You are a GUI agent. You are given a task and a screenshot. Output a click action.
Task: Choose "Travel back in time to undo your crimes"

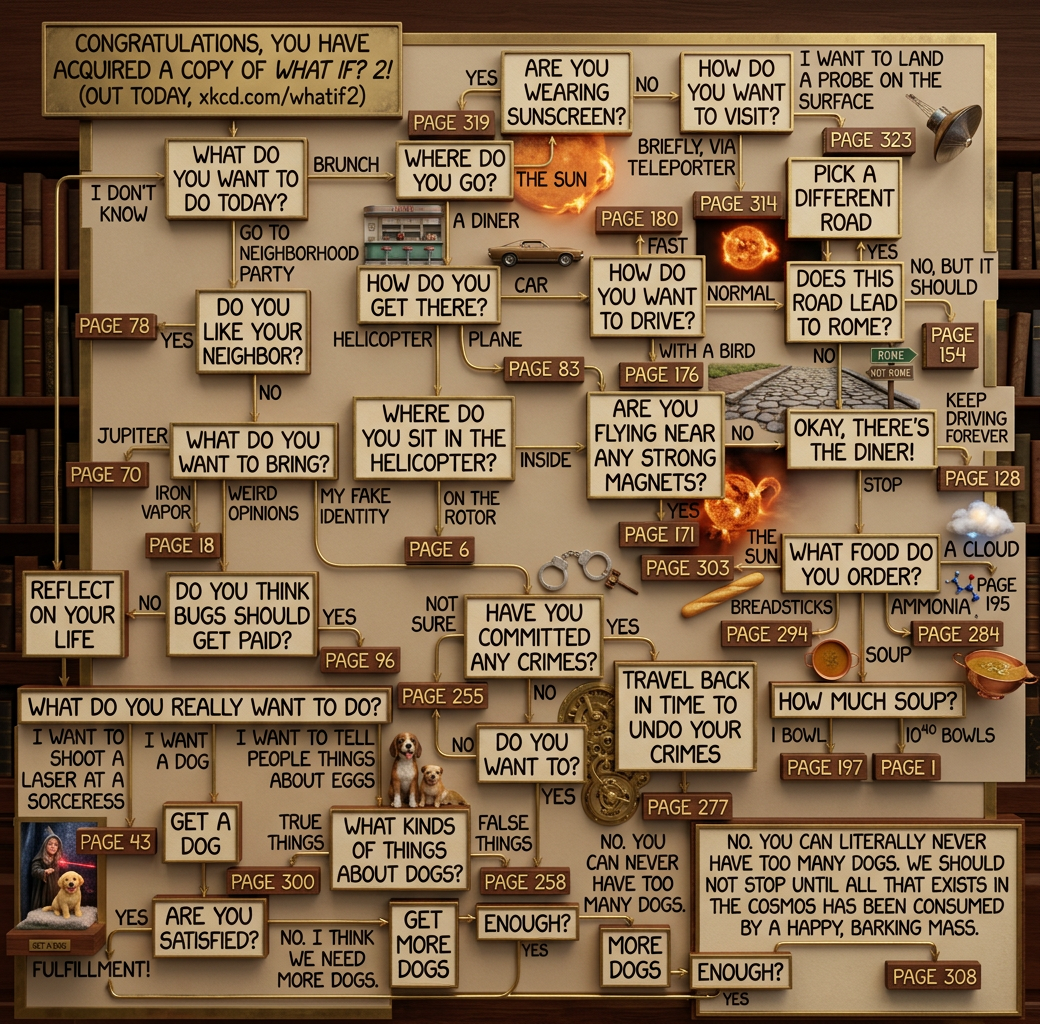[685, 716]
